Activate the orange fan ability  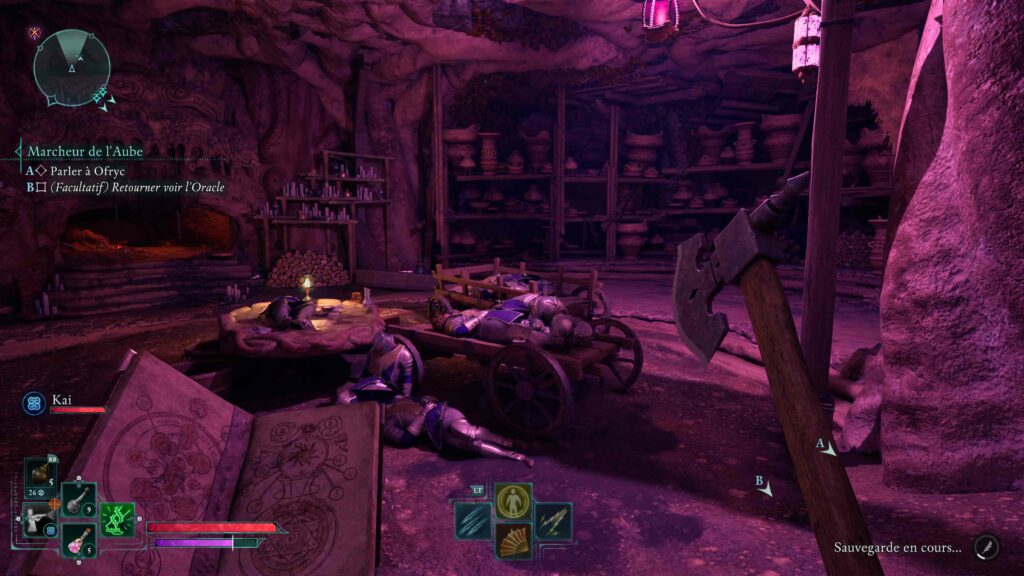513,541
